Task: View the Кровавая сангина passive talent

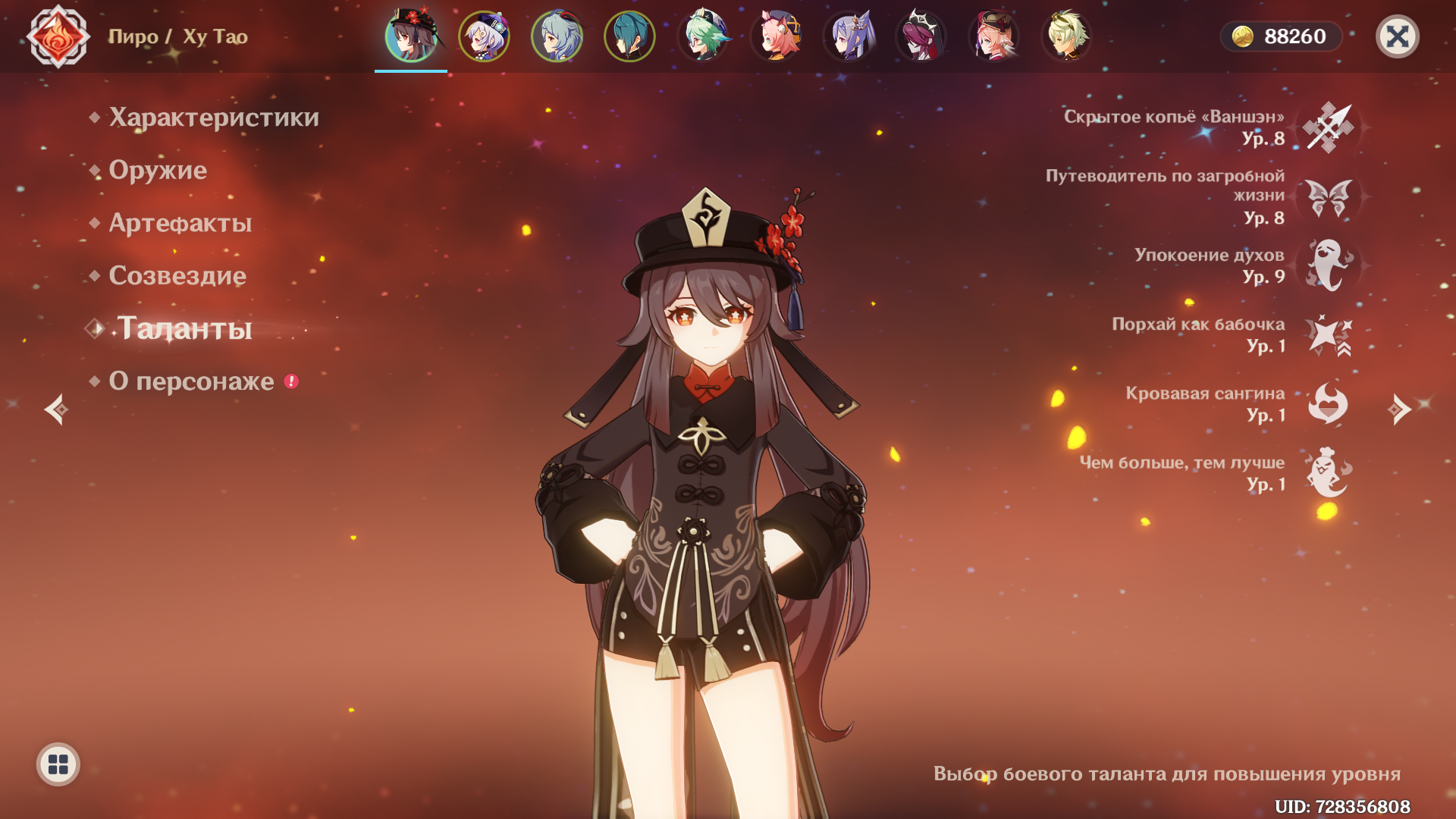Action: click(1328, 403)
